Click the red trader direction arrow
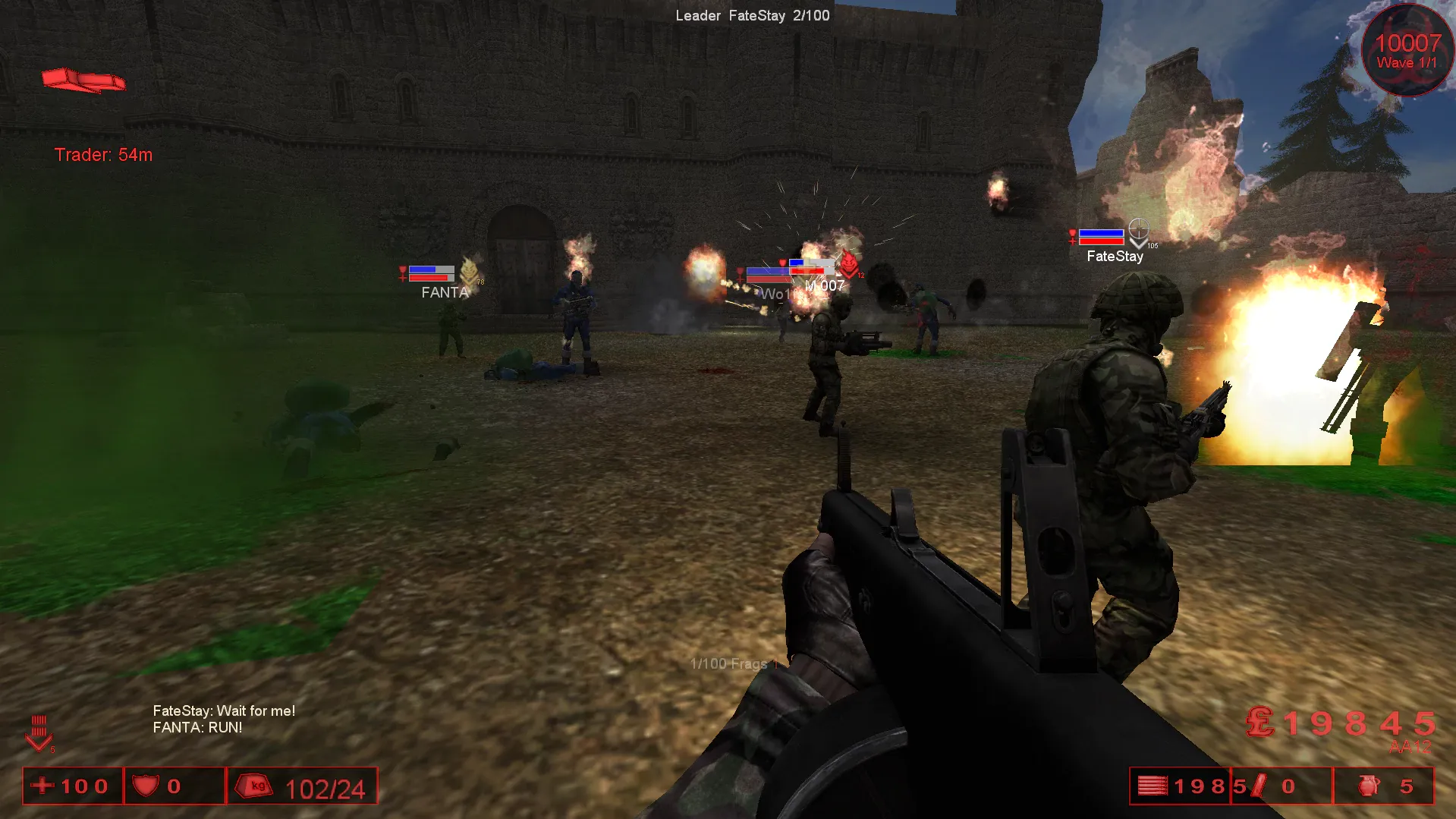This screenshot has width=1456, height=819. click(83, 80)
